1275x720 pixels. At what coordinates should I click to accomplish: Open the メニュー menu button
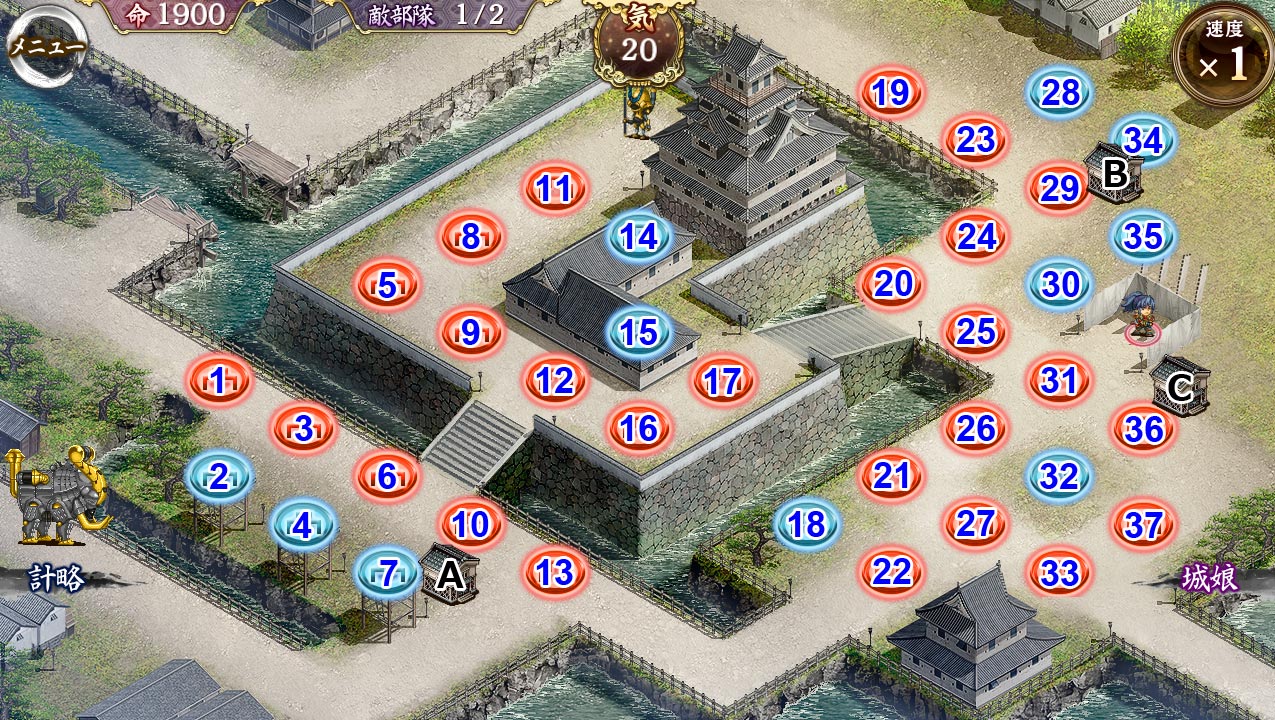click(x=47, y=46)
